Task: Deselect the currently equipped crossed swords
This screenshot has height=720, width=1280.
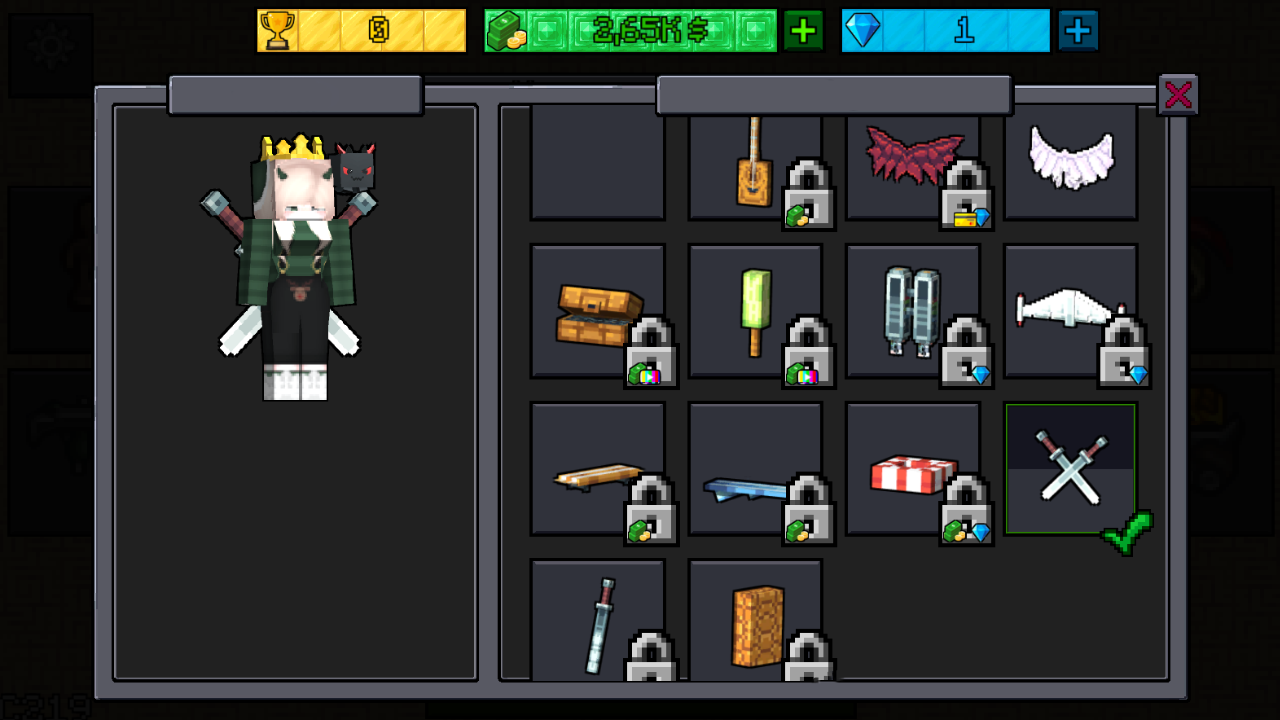Action: pyautogui.click(x=1070, y=465)
